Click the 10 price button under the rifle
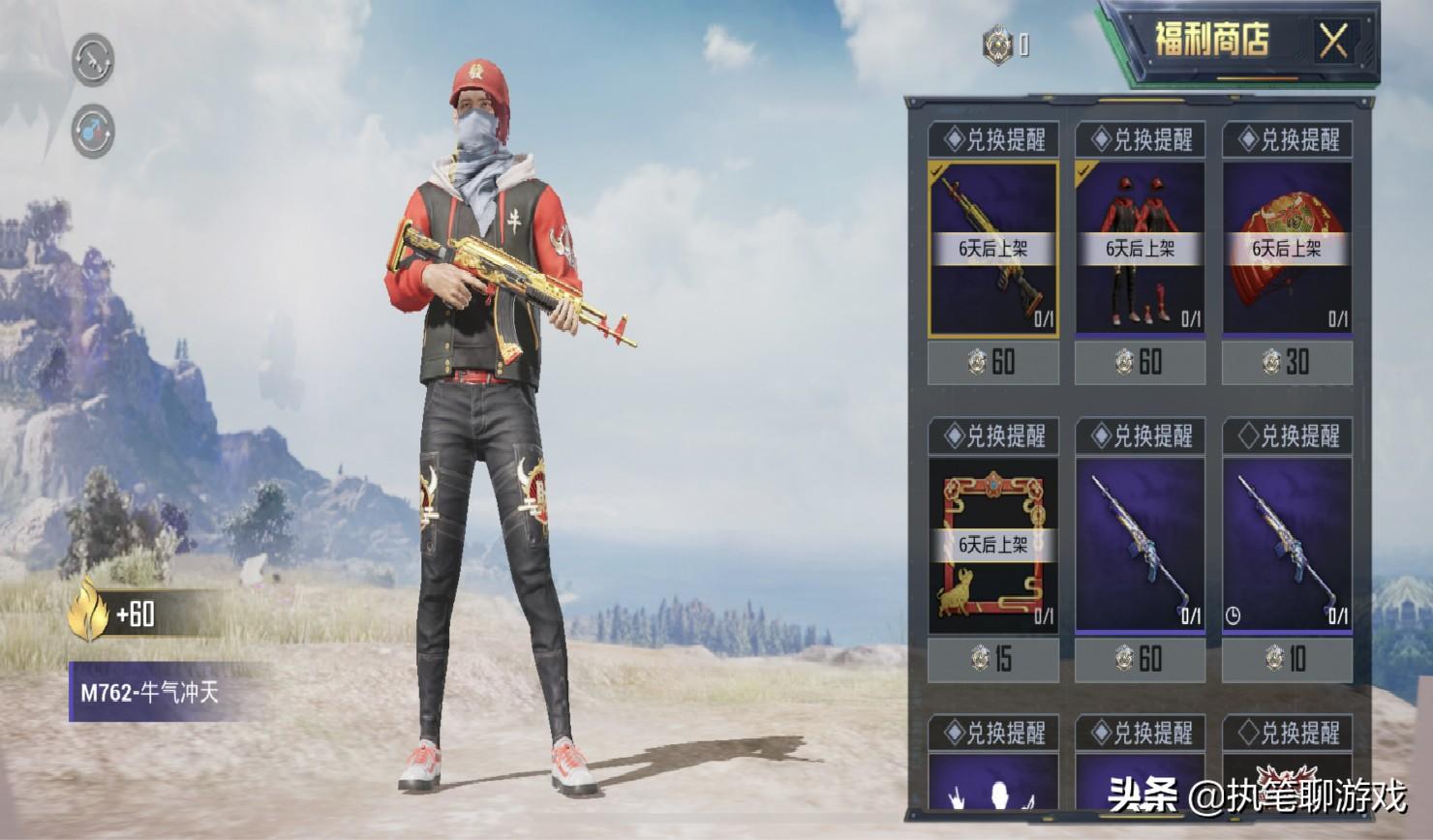Image resolution: width=1433 pixels, height=840 pixels. (1287, 660)
